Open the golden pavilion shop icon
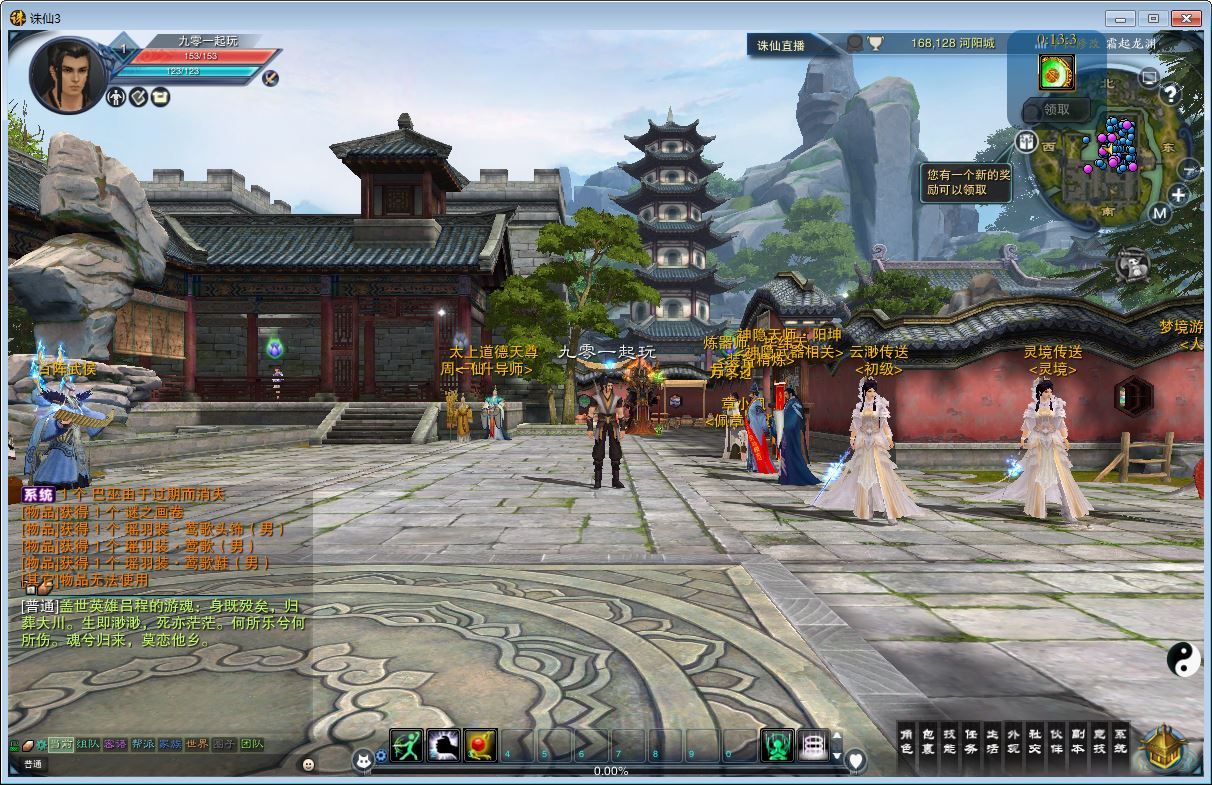The image size is (1212, 785). (x=1165, y=748)
